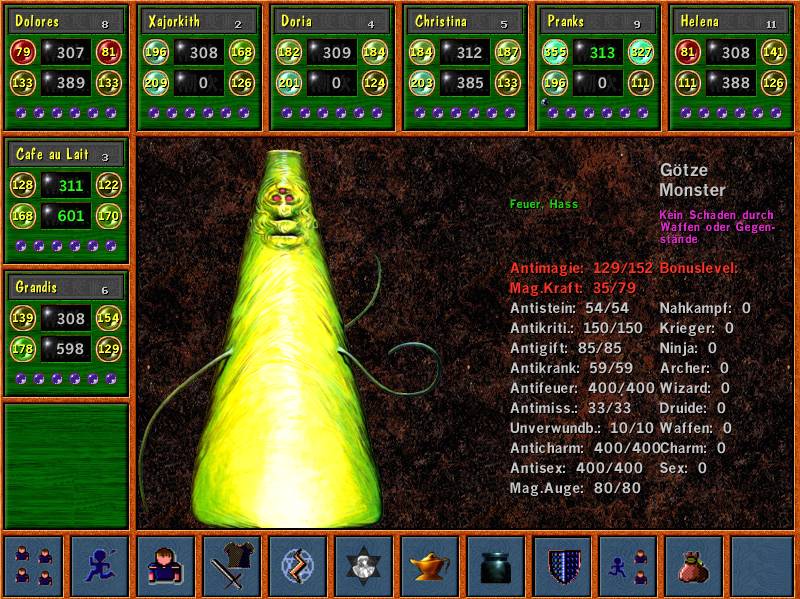Image resolution: width=800 pixels, height=599 pixels.
Task: Open the armor and sword equipment icon
Action: tap(231, 566)
